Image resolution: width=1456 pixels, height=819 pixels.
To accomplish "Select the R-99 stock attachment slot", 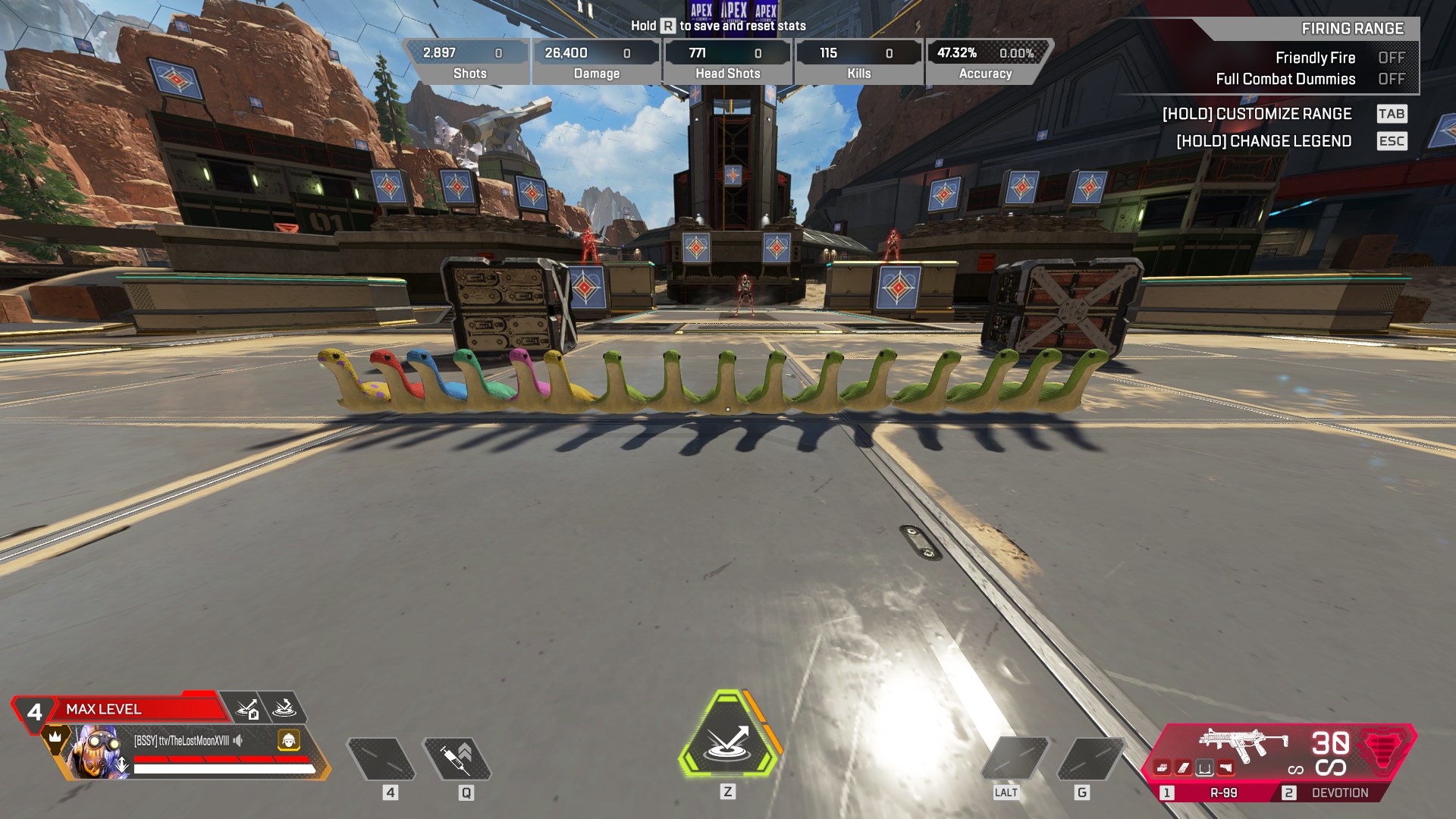I will tap(1225, 768).
